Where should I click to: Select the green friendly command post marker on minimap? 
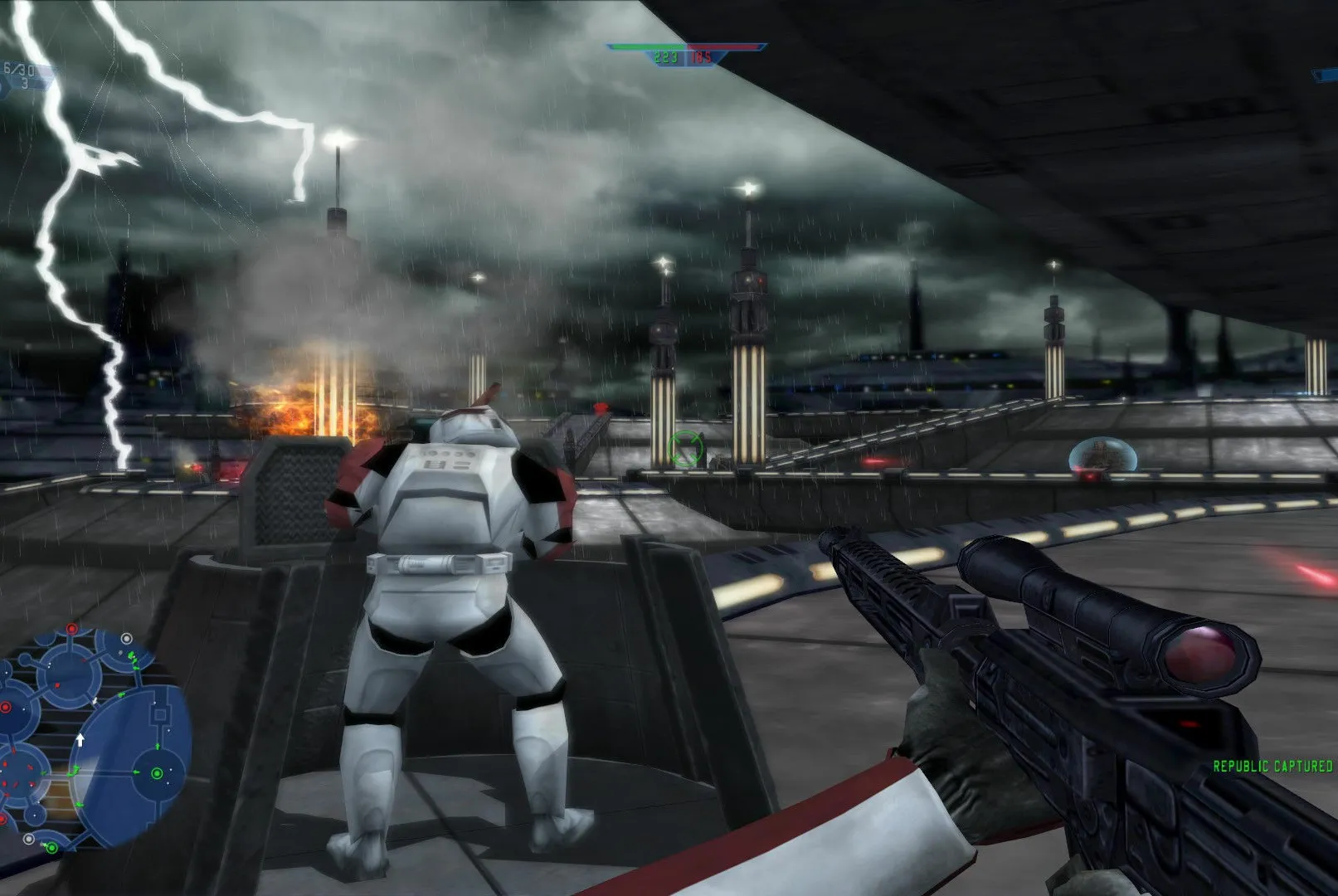coord(158,774)
